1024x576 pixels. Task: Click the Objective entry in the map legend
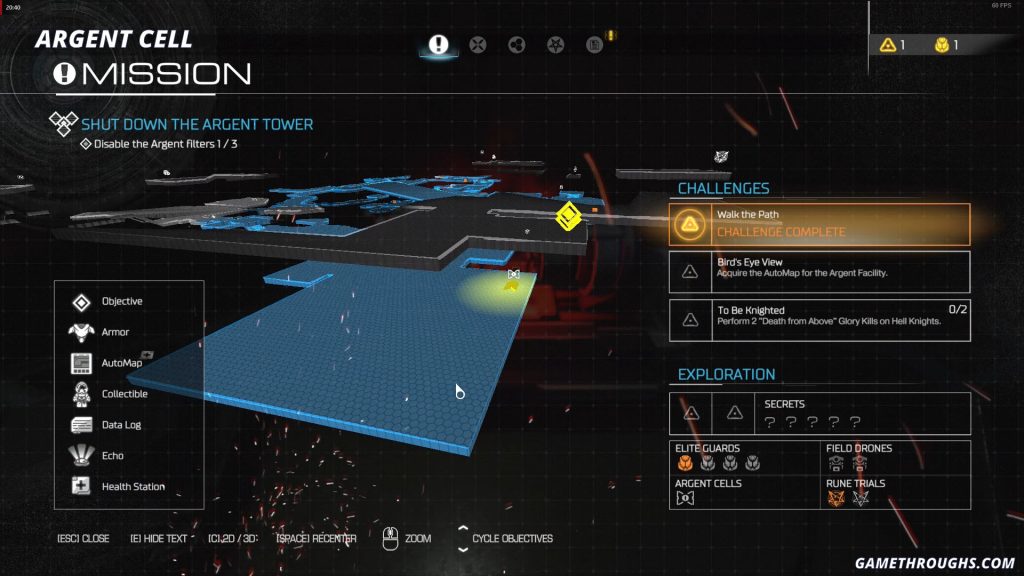pos(121,301)
